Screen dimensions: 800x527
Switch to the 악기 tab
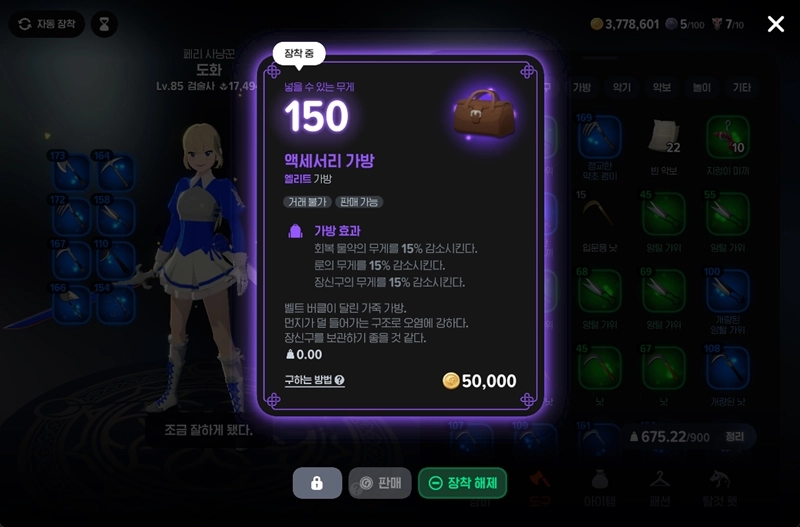tap(622, 88)
